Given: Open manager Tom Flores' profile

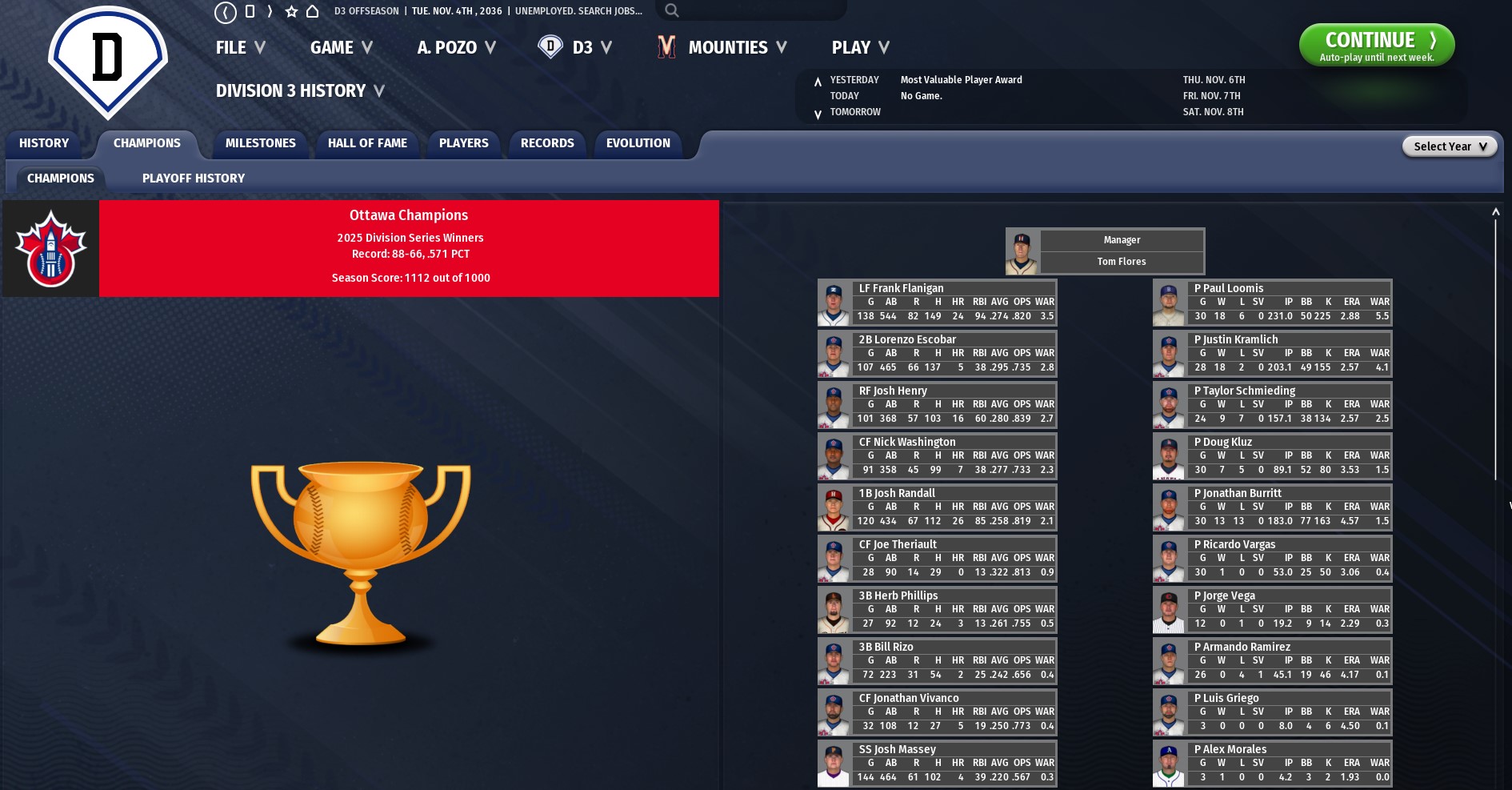Looking at the screenshot, I should click(1121, 262).
